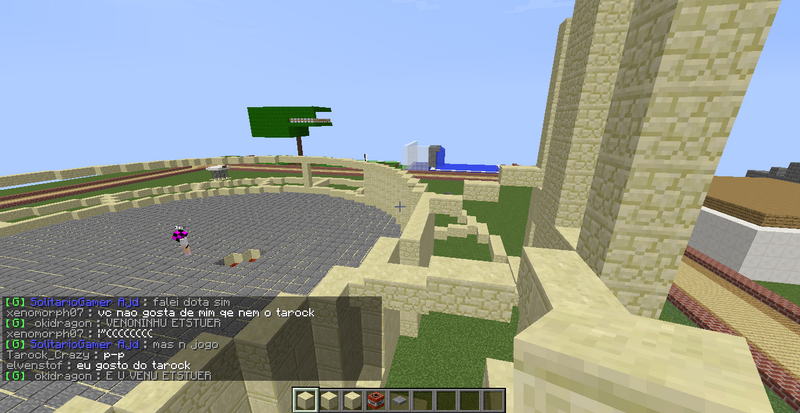Select the TNT block hotbar slot

tap(373, 401)
